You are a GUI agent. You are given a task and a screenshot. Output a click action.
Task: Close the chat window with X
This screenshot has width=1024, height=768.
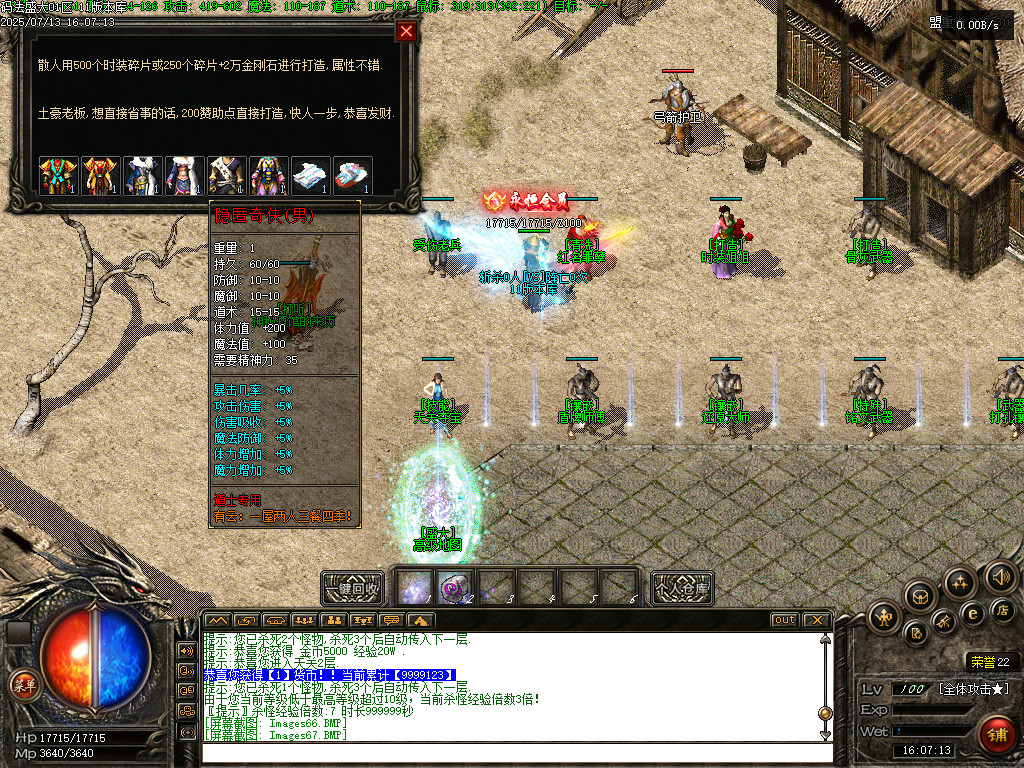[x=816, y=620]
